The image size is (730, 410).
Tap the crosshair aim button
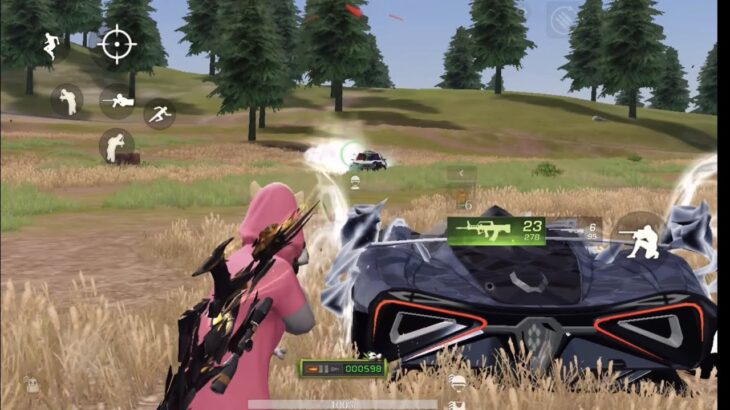pos(117,45)
